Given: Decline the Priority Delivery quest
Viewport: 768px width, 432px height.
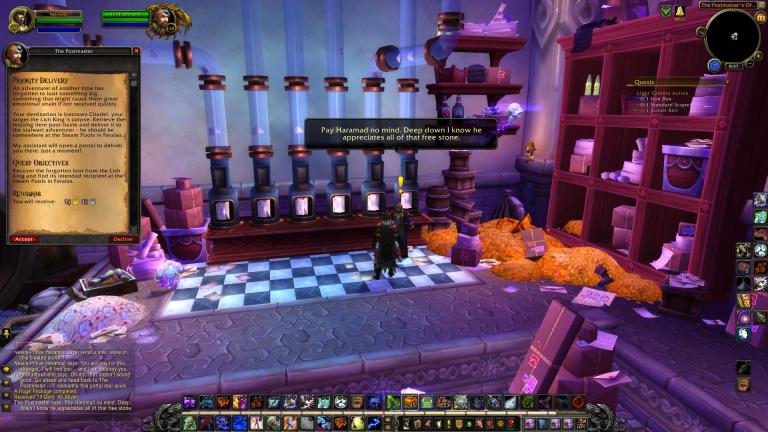Looking at the screenshot, I should (122, 239).
